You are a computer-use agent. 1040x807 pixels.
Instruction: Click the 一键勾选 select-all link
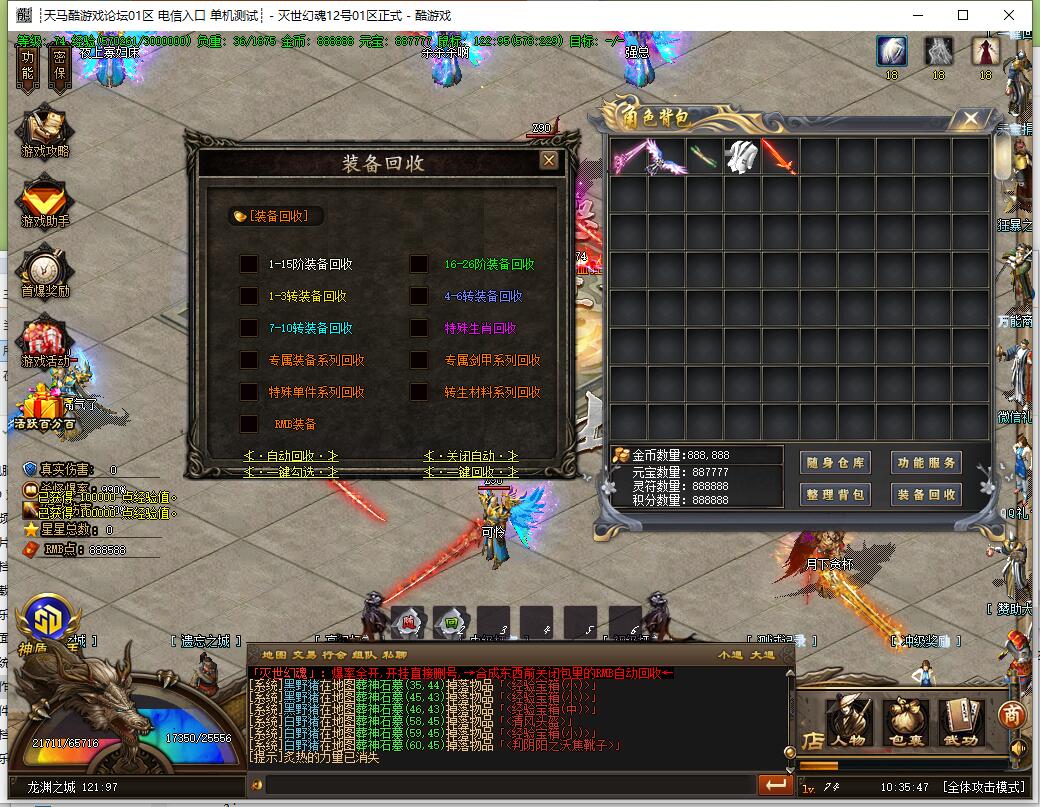[x=291, y=471]
